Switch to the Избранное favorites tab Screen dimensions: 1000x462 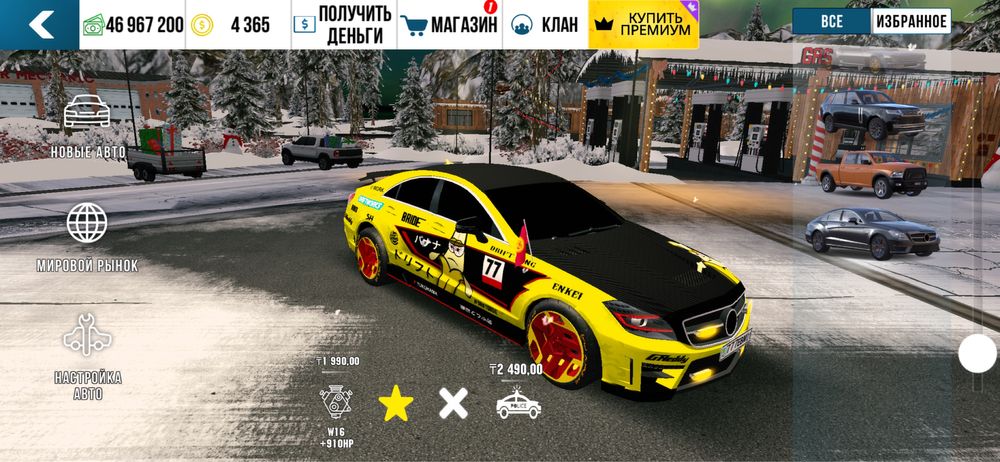(x=911, y=21)
